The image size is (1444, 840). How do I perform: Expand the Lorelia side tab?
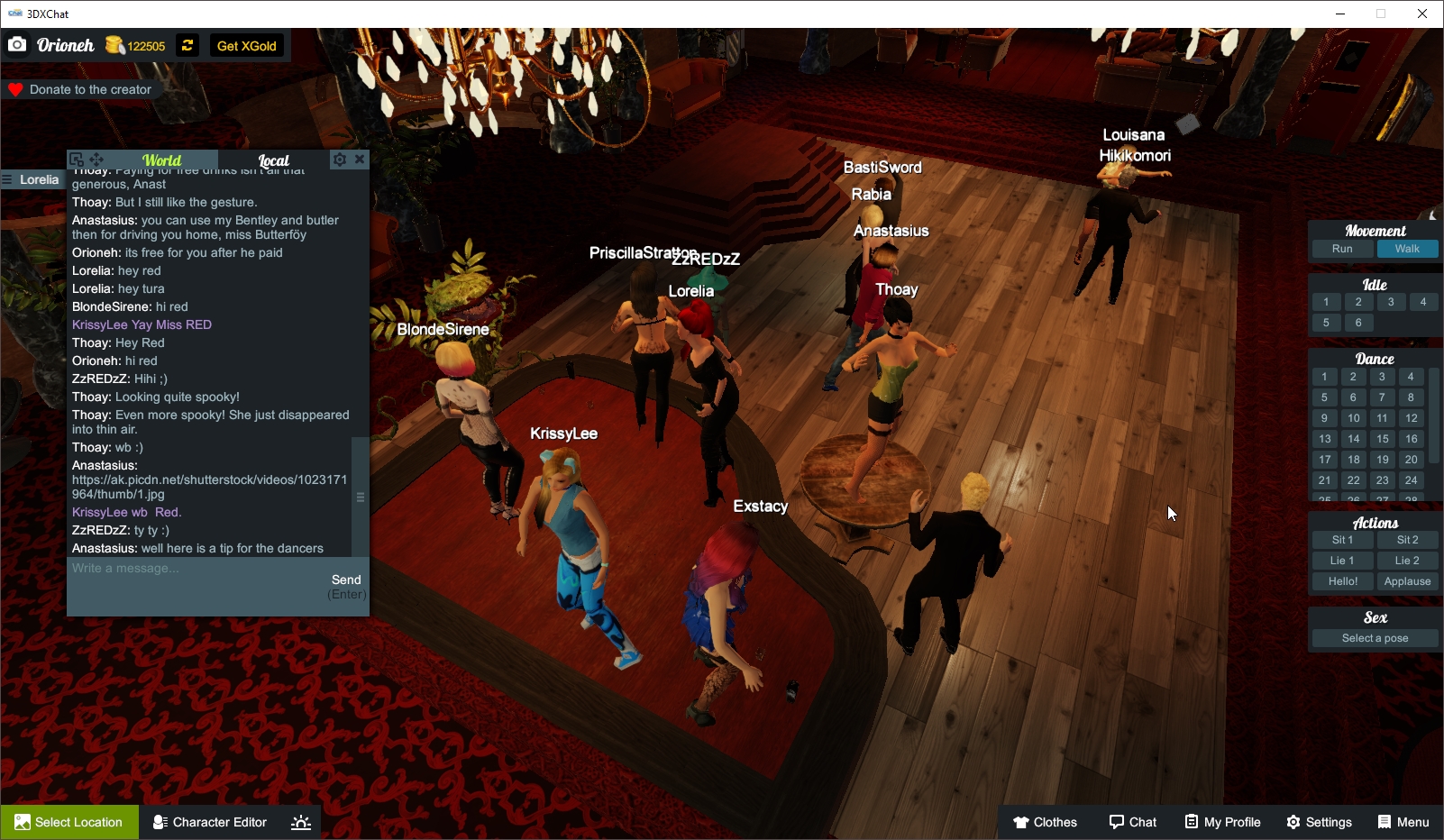[33, 179]
